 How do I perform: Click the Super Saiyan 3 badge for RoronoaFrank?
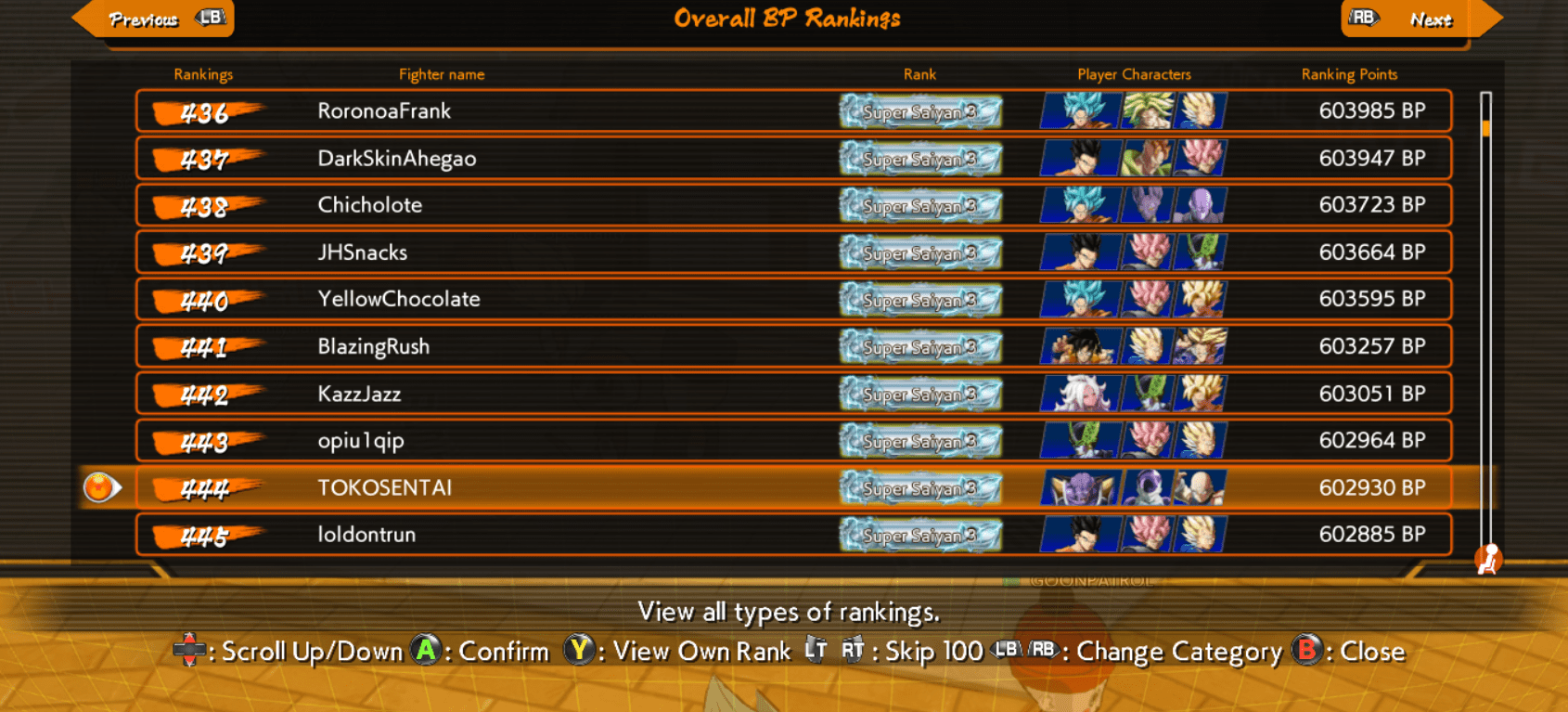click(919, 111)
